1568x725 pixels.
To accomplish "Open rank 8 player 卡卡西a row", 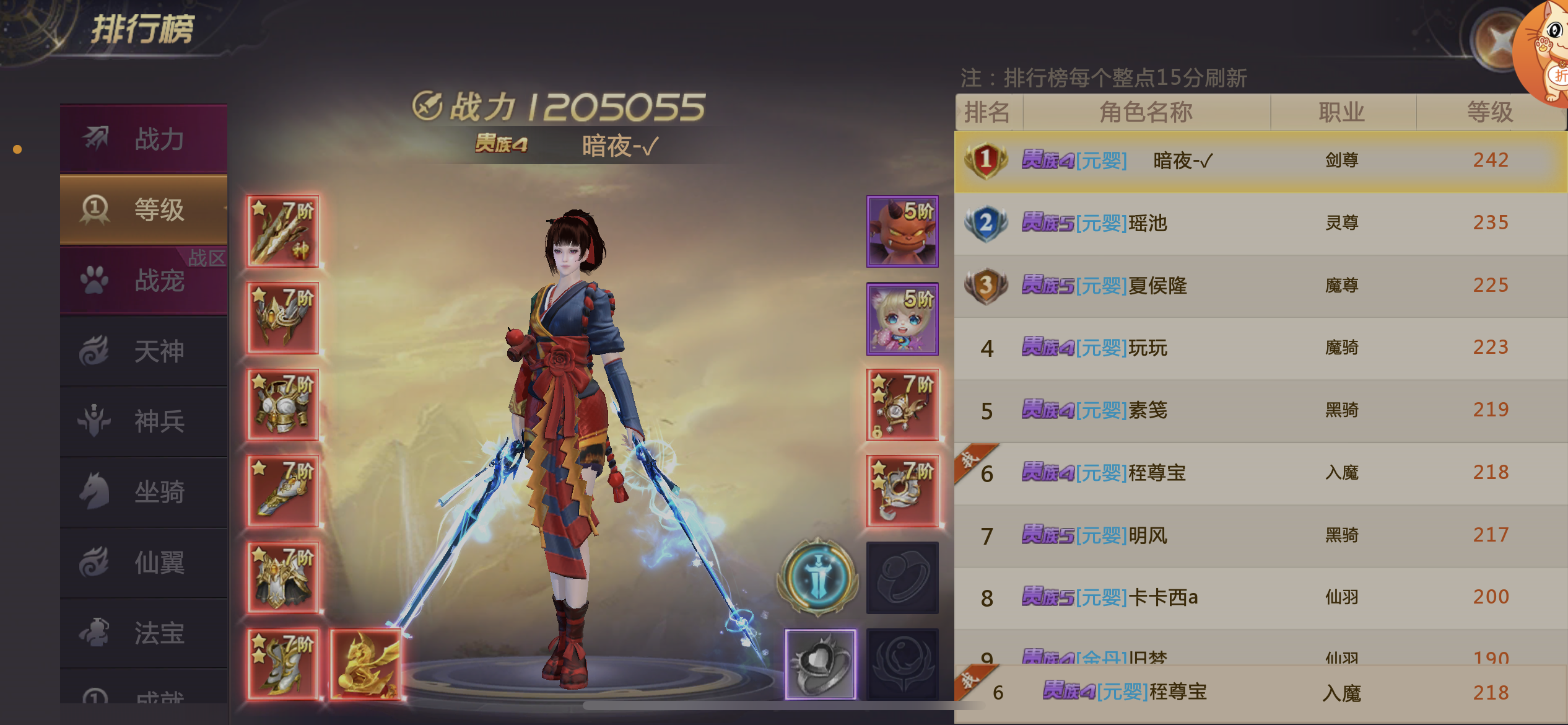I will tap(1260, 597).
